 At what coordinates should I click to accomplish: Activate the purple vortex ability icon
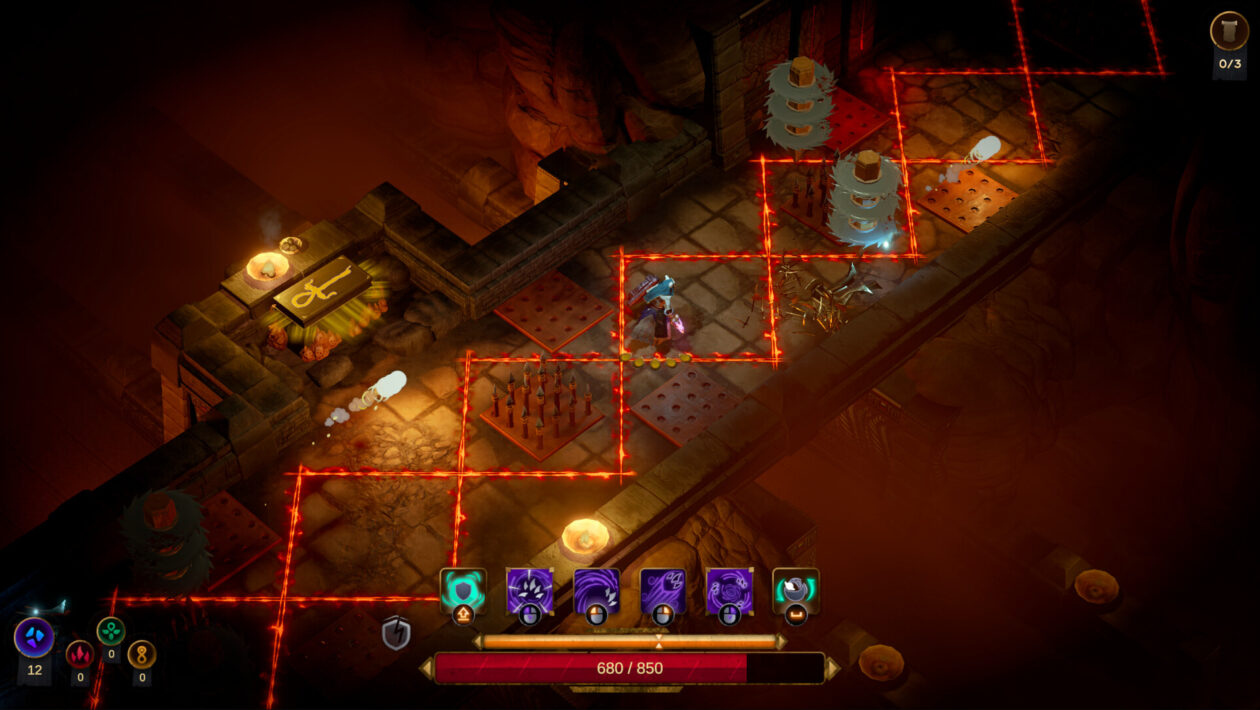[x=729, y=590]
